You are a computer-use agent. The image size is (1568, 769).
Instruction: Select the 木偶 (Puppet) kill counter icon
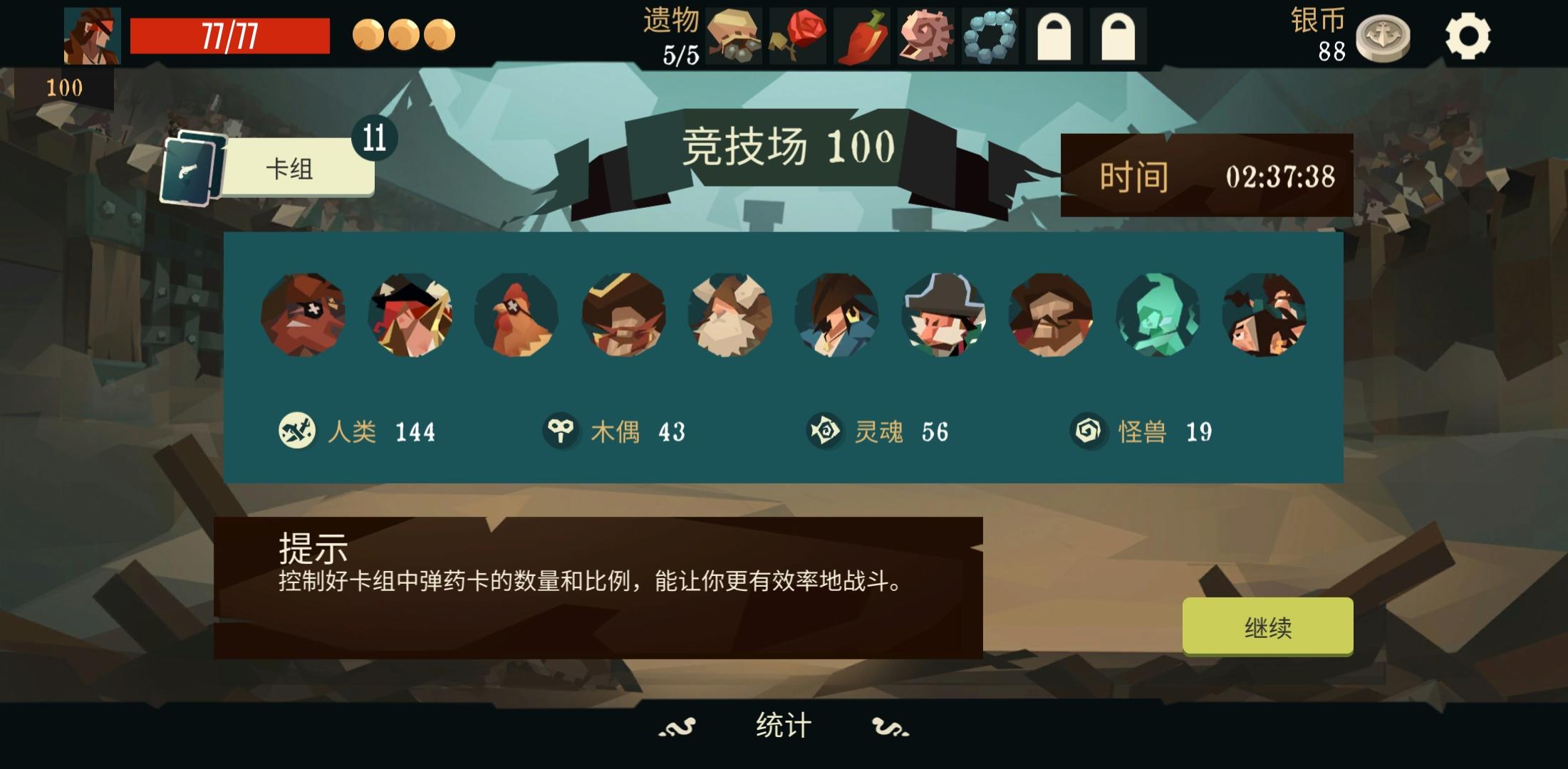(x=562, y=430)
